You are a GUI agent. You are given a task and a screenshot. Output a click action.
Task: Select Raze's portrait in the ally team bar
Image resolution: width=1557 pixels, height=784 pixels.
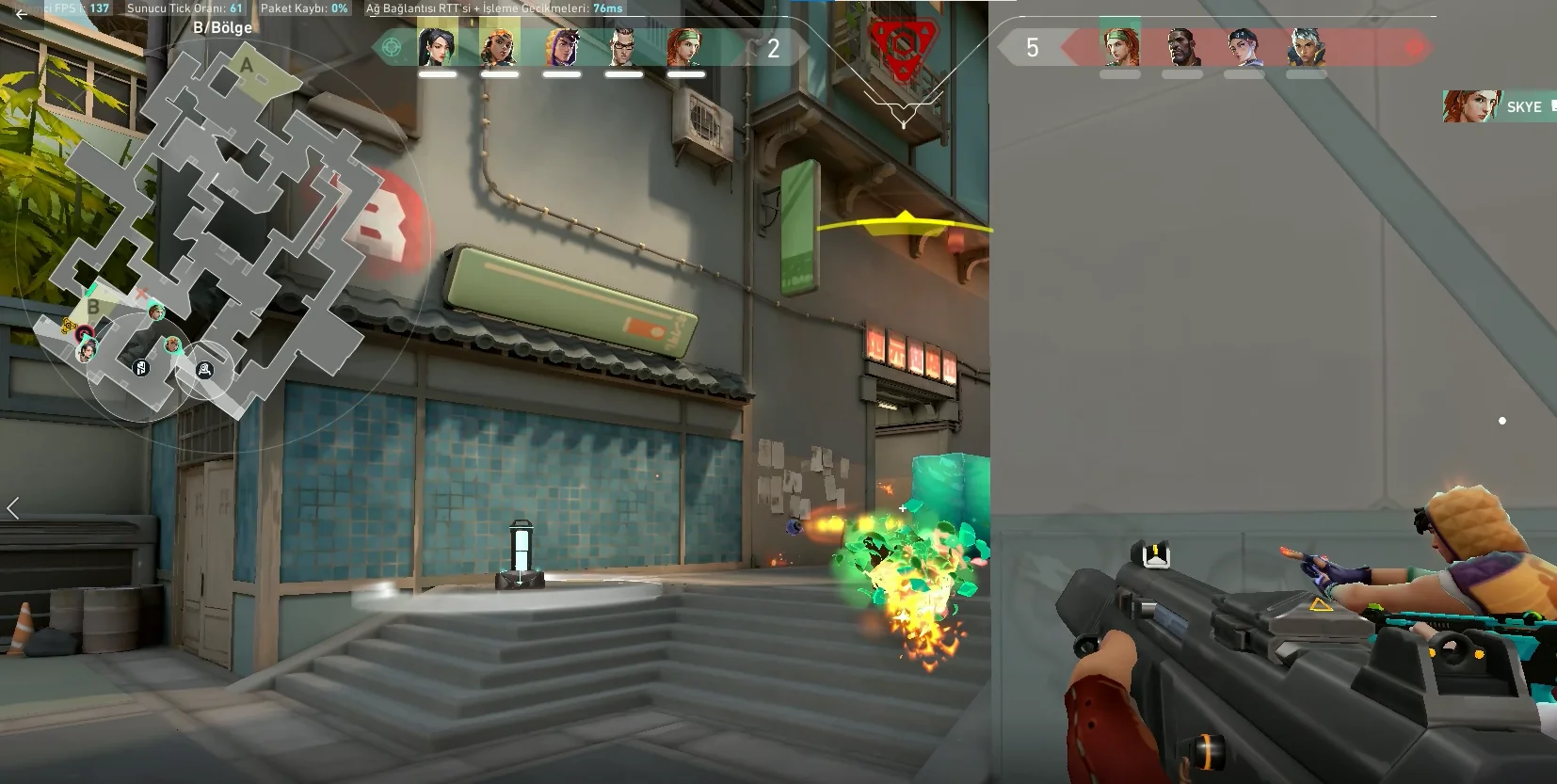(x=499, y=47)
